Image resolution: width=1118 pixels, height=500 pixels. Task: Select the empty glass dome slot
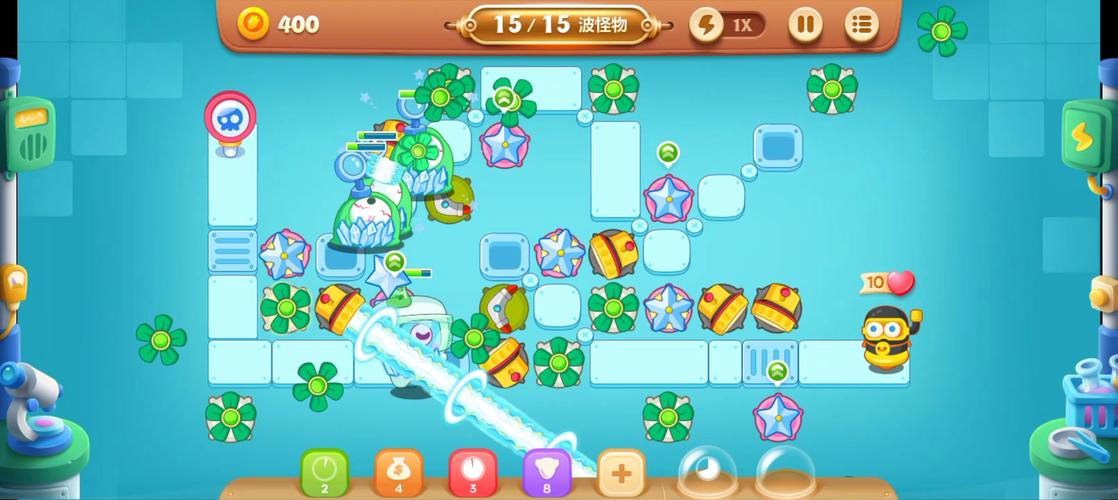786,474
